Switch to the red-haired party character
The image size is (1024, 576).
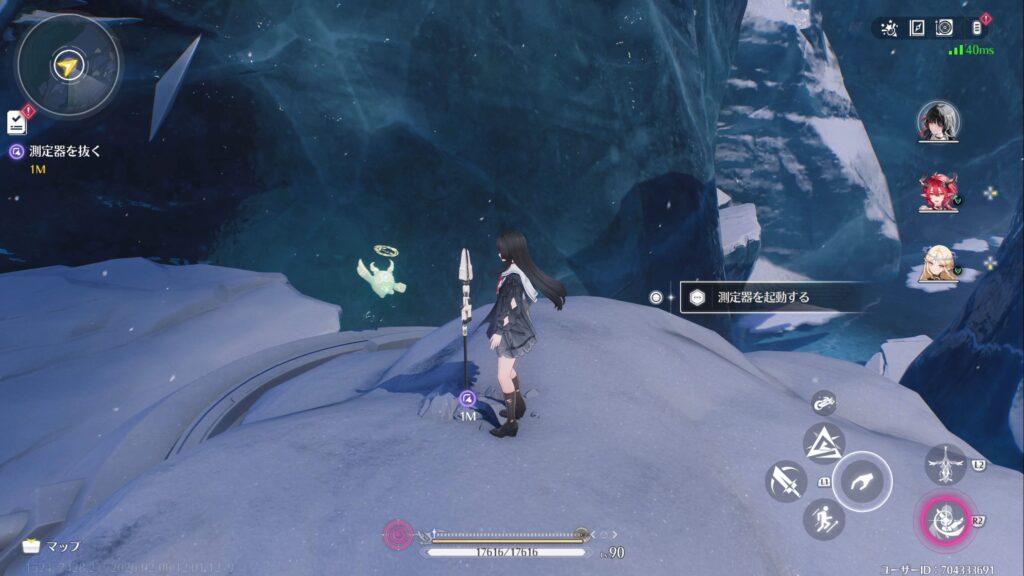tap(938, 192)
